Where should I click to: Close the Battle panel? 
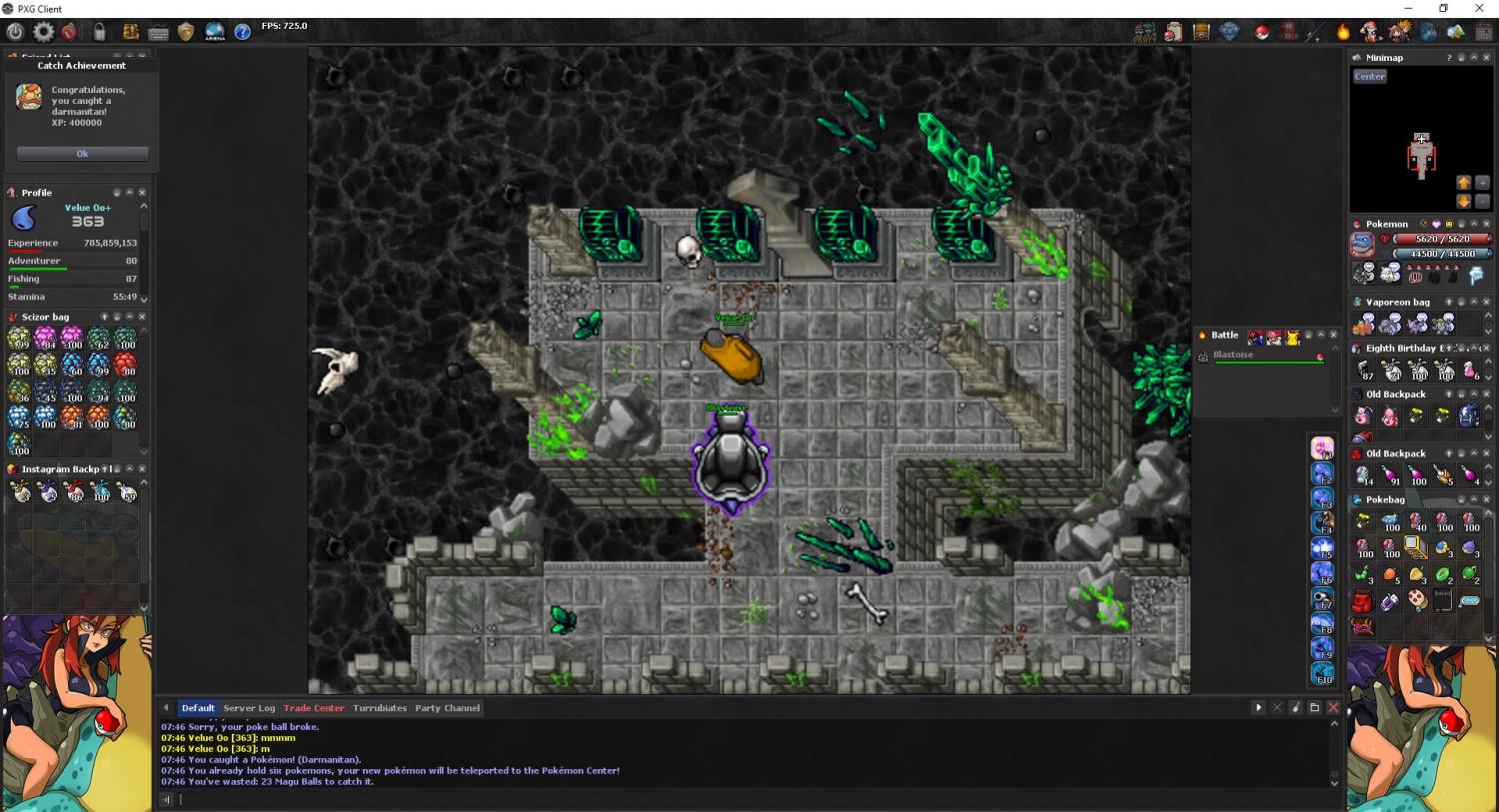(x=1333, y=336)
